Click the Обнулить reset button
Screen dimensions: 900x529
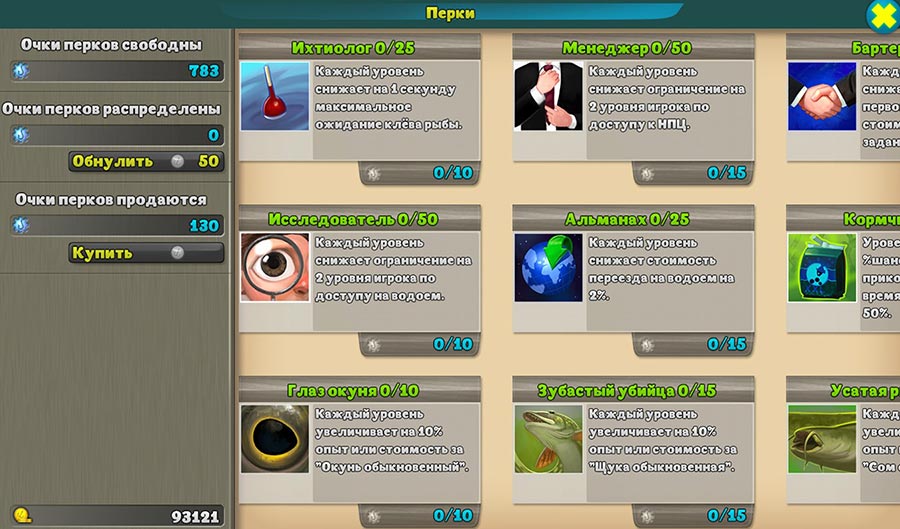[146, 161]
